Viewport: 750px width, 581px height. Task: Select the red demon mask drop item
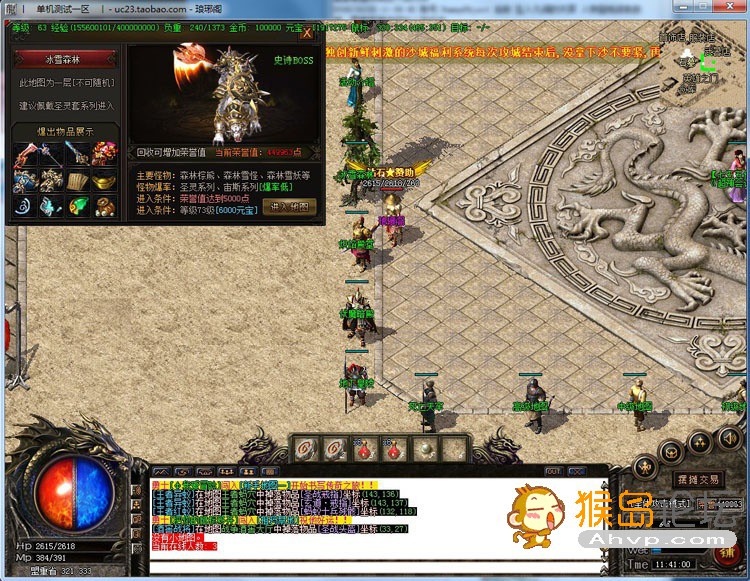click(x=104, y=153)
